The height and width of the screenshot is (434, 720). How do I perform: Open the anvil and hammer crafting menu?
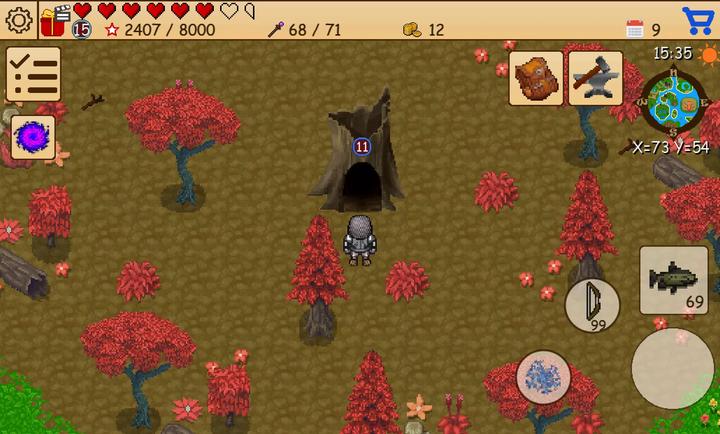(596, 78)
